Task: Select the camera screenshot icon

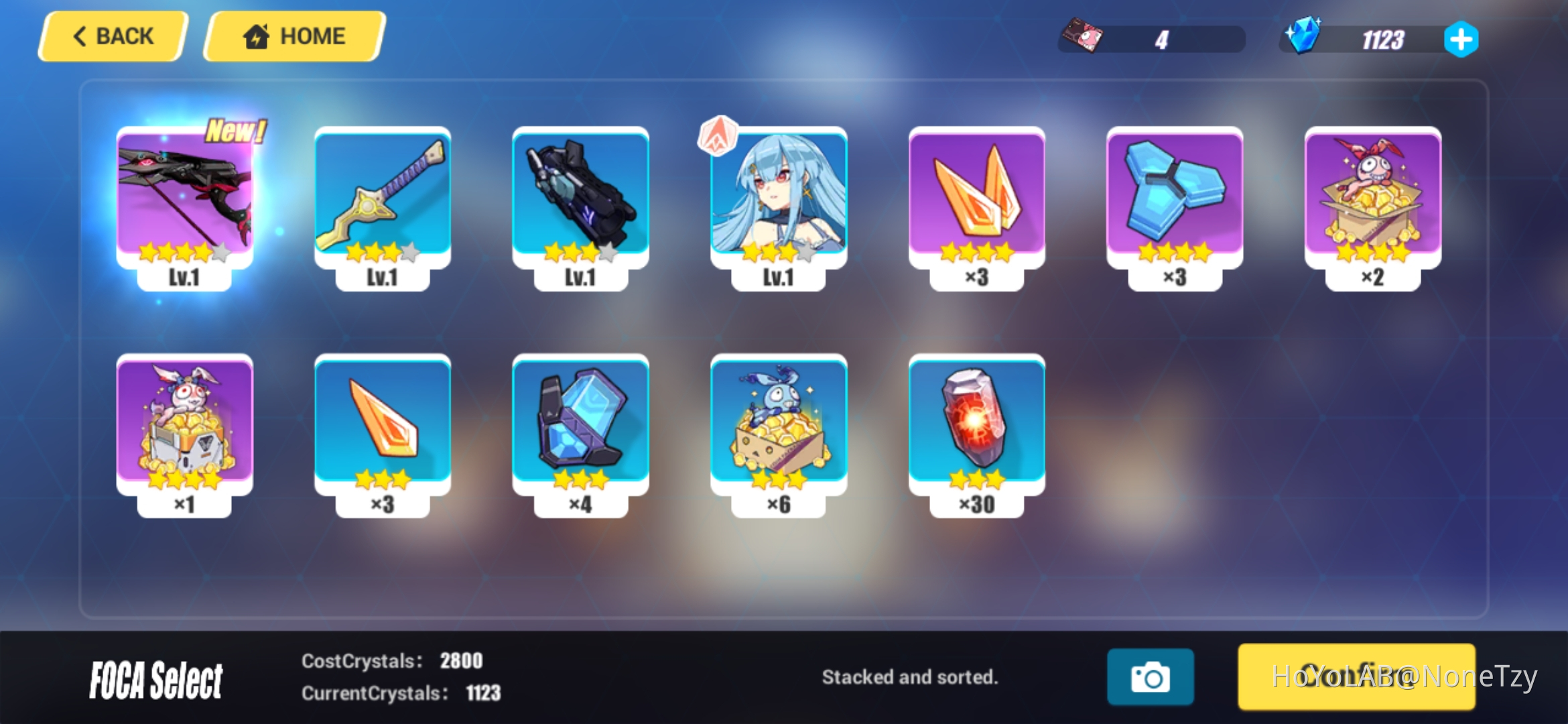Action: (1151, 677)
